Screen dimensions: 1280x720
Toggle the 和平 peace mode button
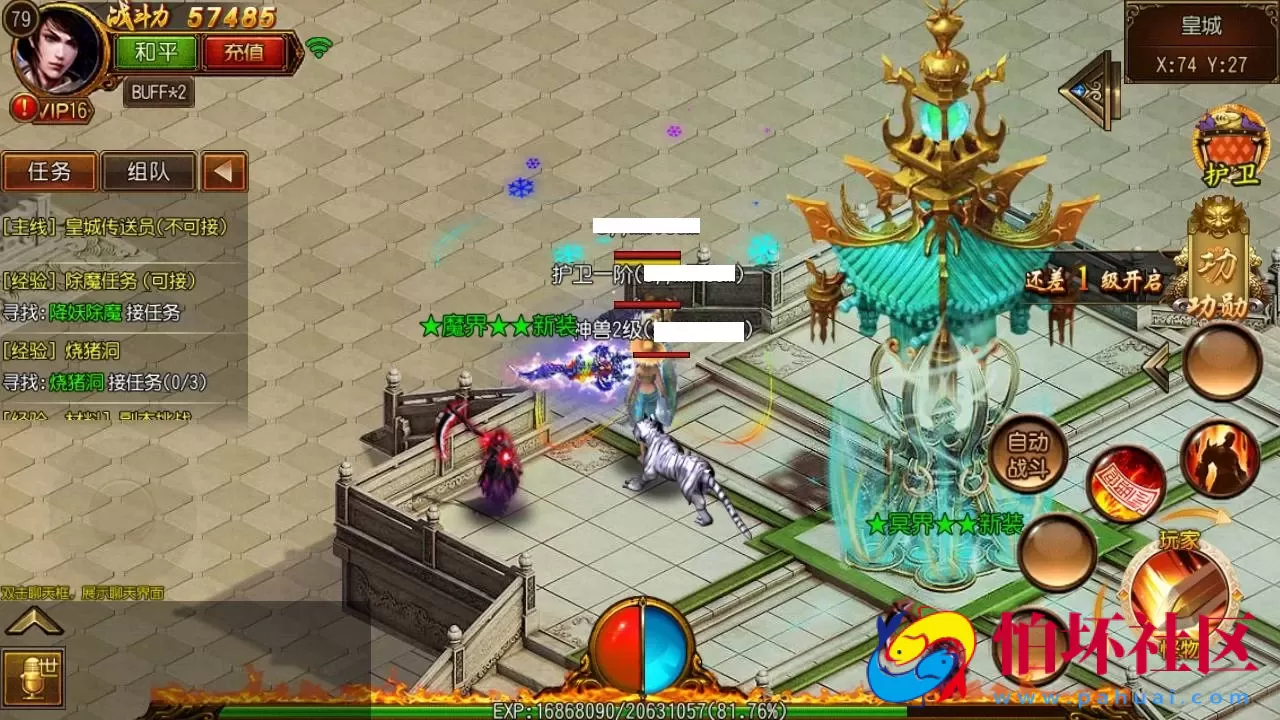tap(155, 52)
